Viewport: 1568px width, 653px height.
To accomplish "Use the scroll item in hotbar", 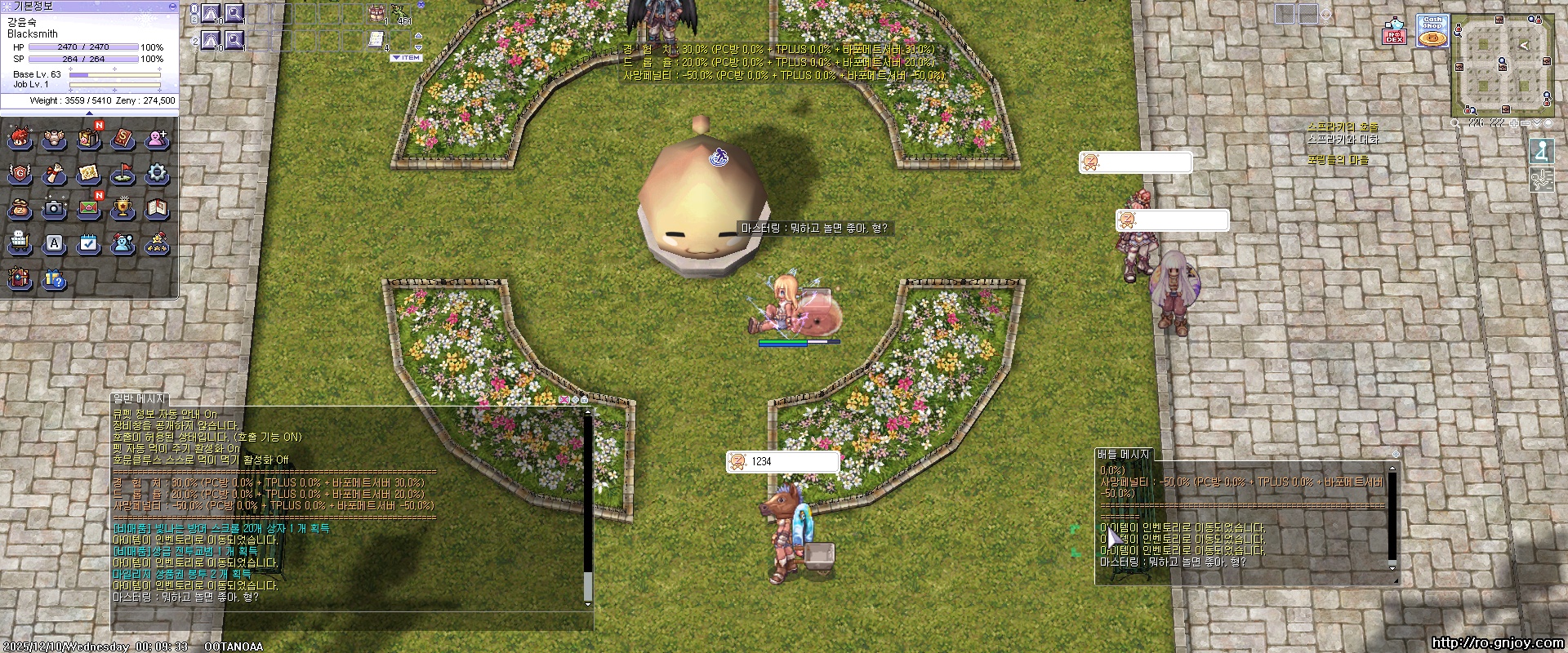I will tap(376, 38).
